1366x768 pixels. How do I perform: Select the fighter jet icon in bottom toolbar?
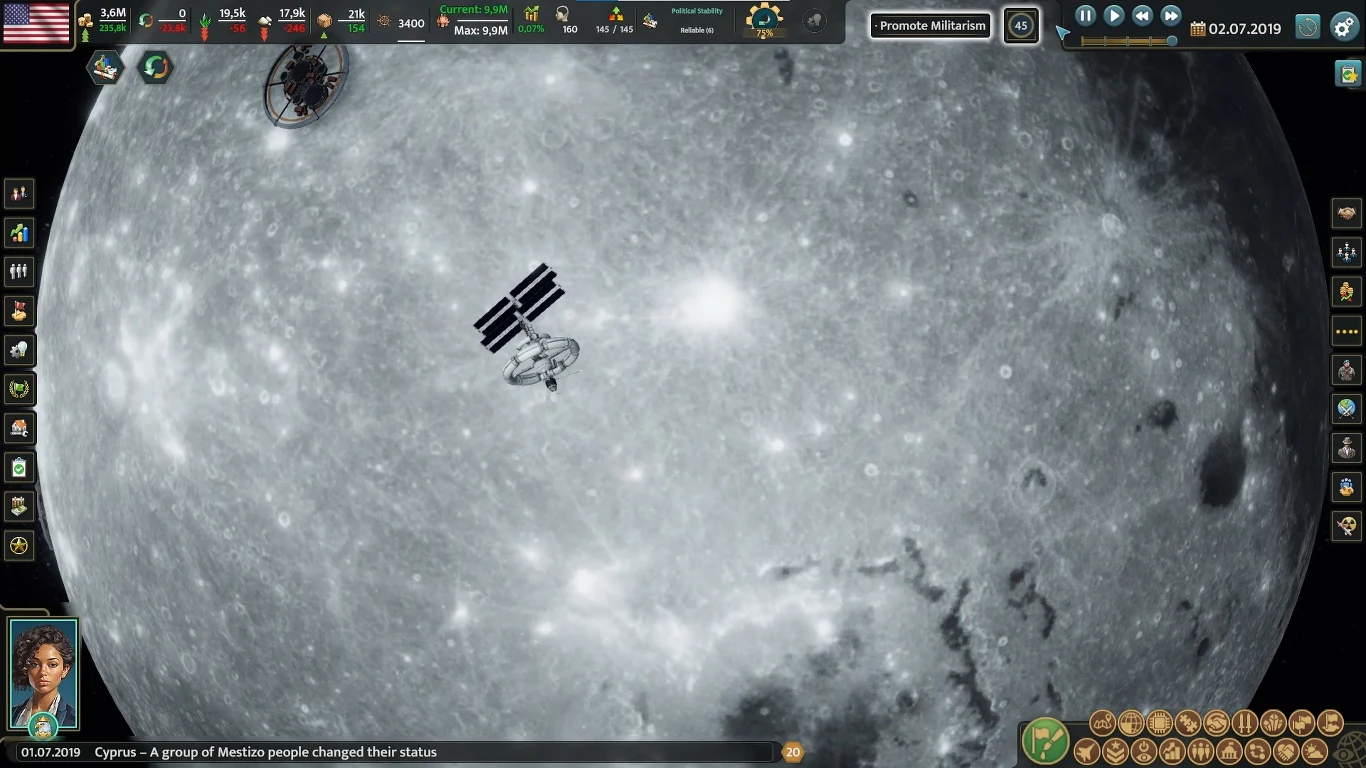(1086, 750)
